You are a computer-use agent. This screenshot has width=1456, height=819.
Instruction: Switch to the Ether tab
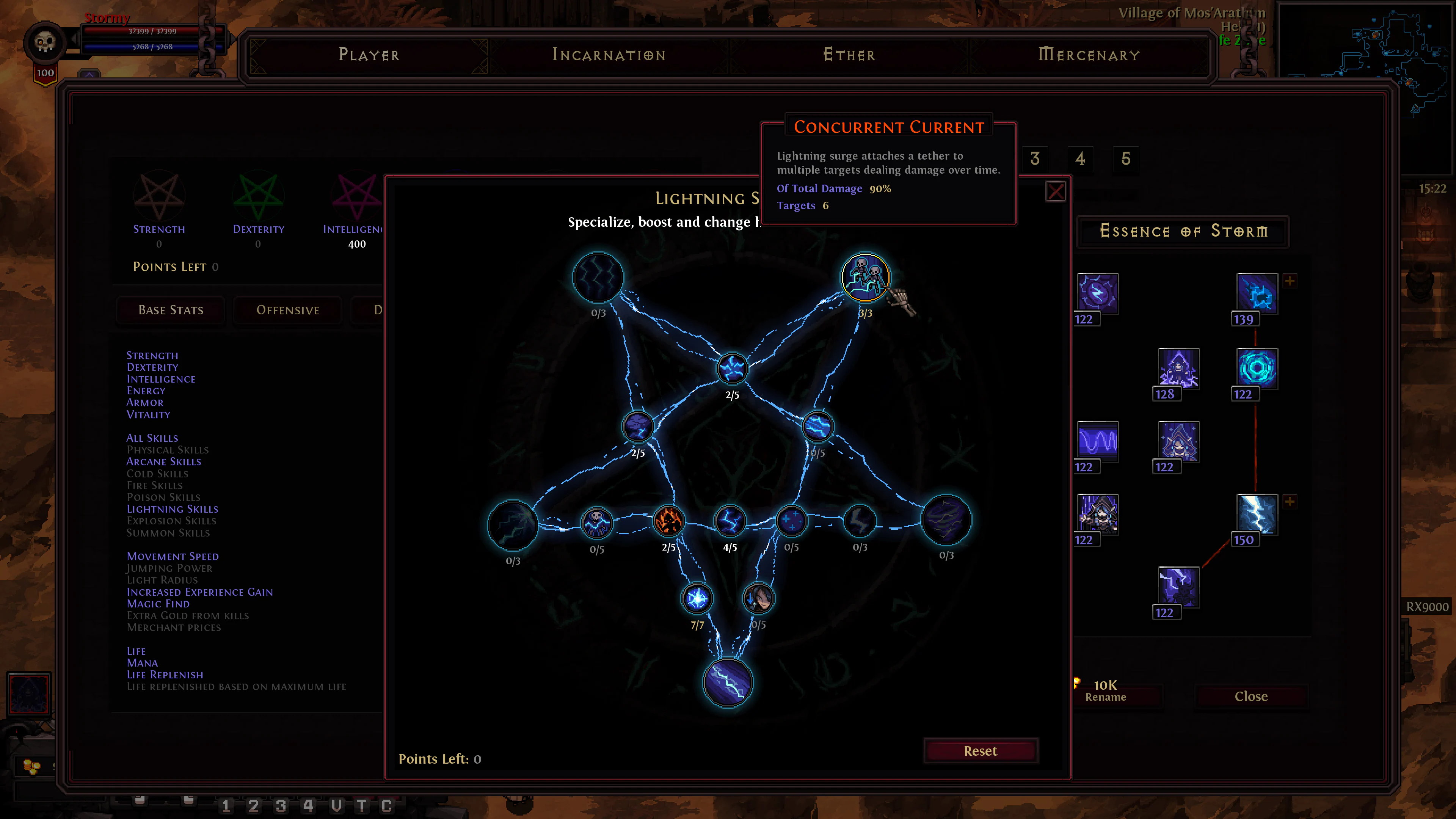[849, 55]
